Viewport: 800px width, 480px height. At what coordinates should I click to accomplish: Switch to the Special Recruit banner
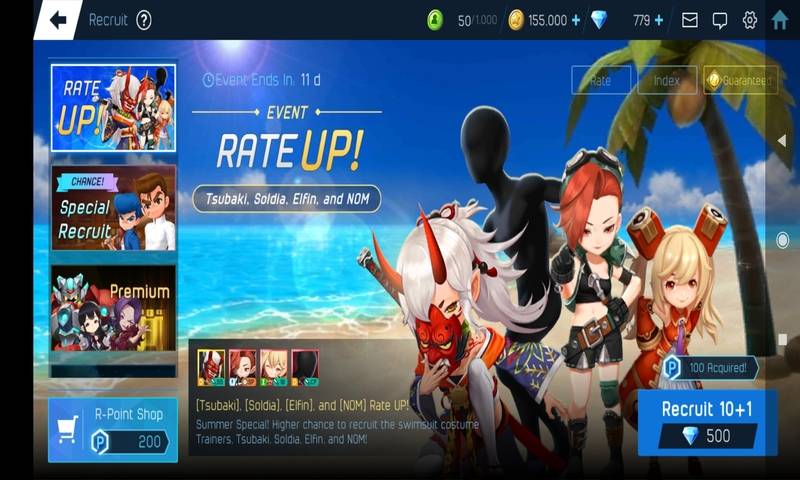[x=114, y=208]
